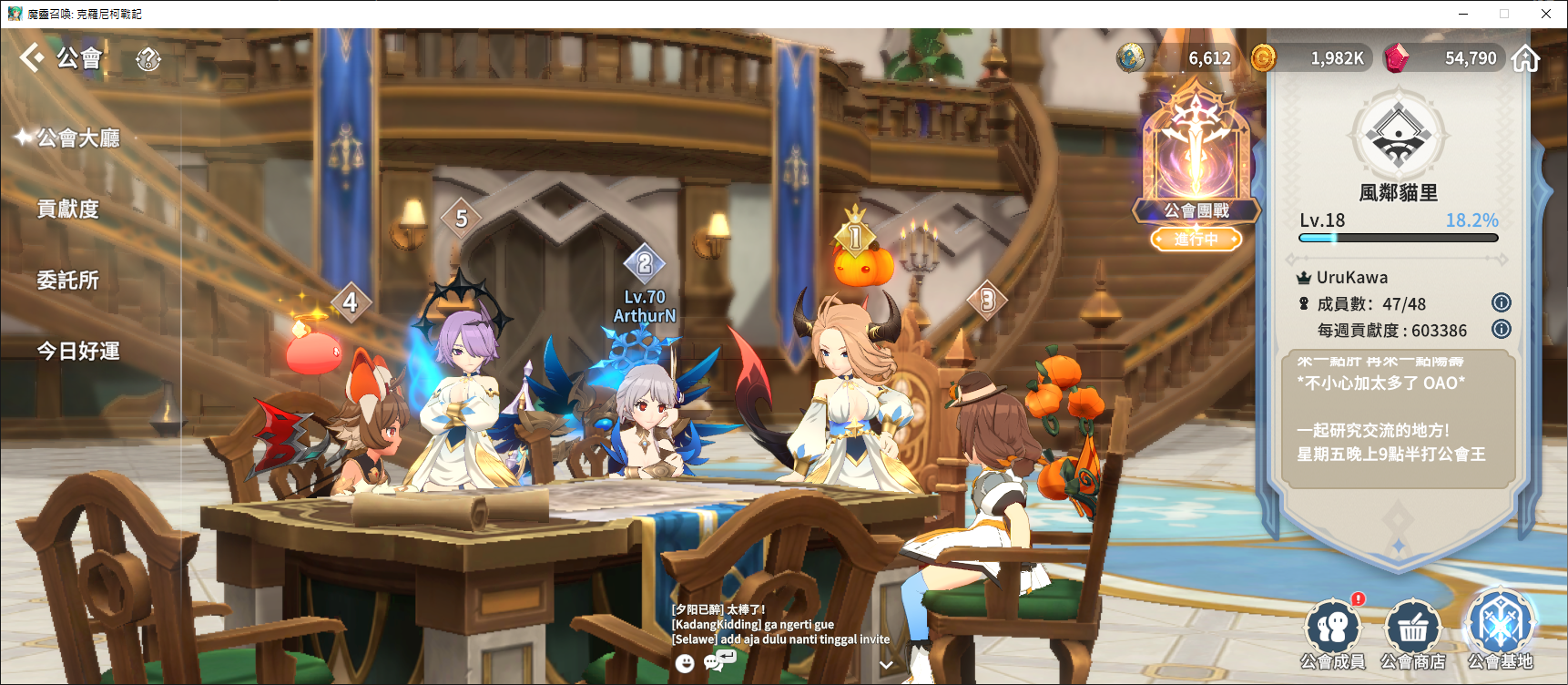This screenshot has width=1568, height=685.
Task: Close the game window
Action: point(1546,14)
